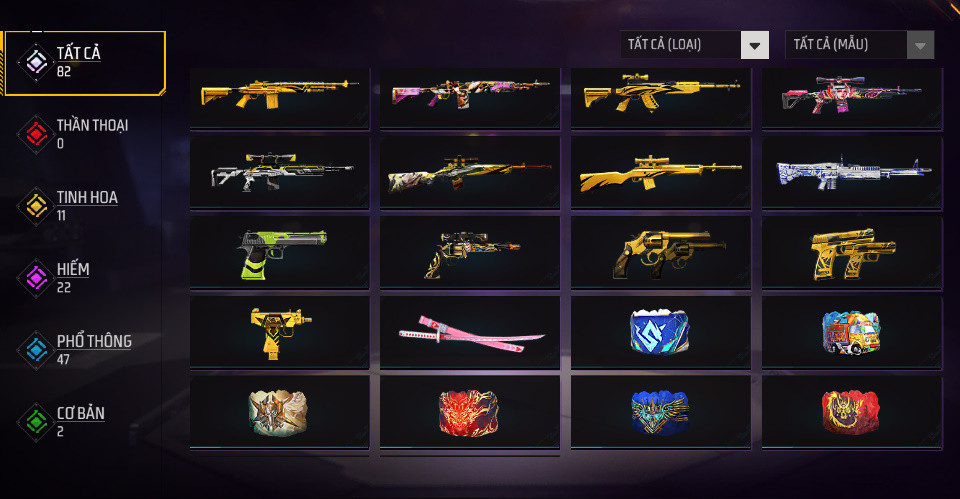Pick the pink katana skin
960x499 pixels.
(470, 333)
